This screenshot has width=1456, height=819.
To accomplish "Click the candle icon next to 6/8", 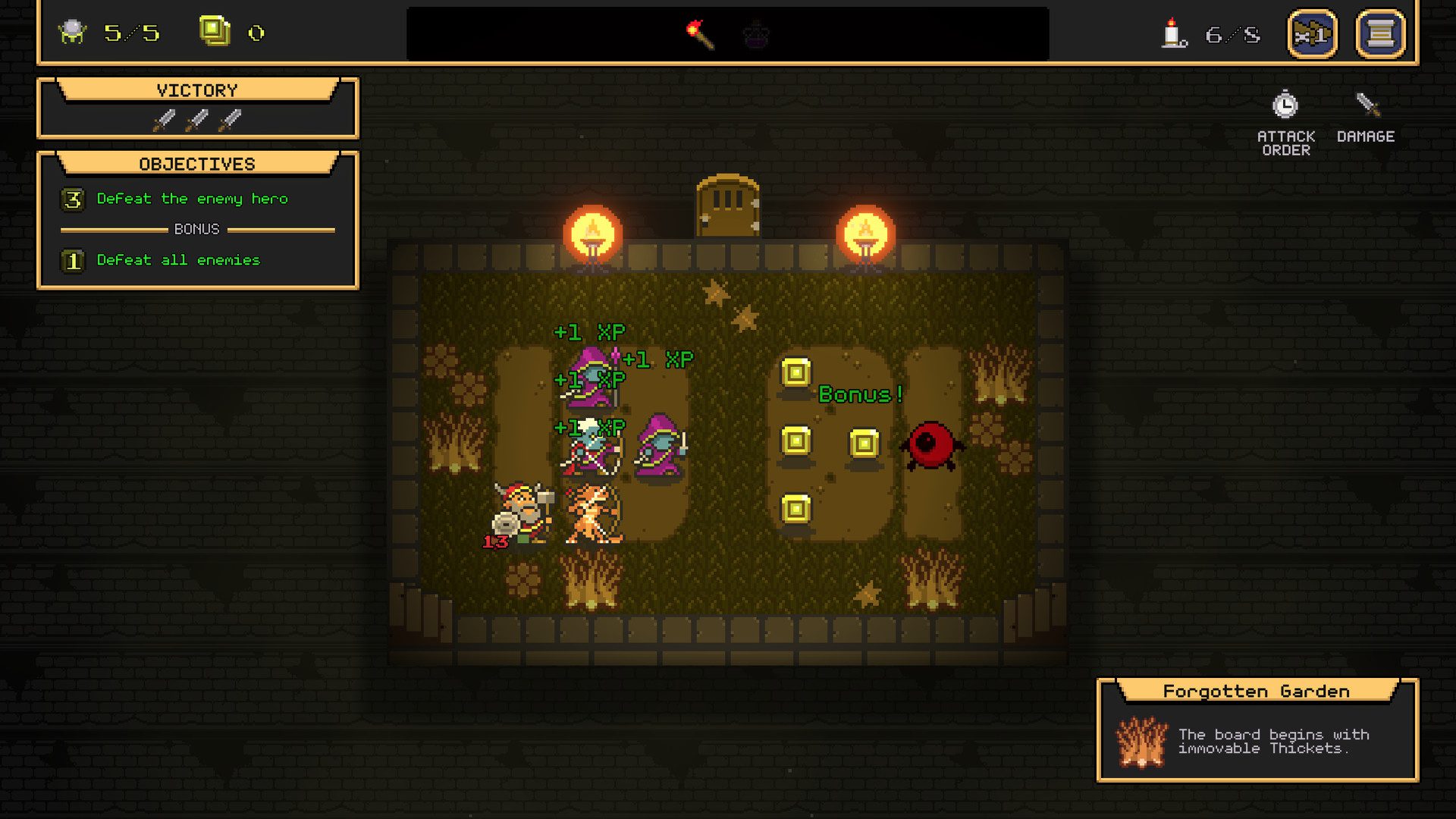I will coord(1172,33).
